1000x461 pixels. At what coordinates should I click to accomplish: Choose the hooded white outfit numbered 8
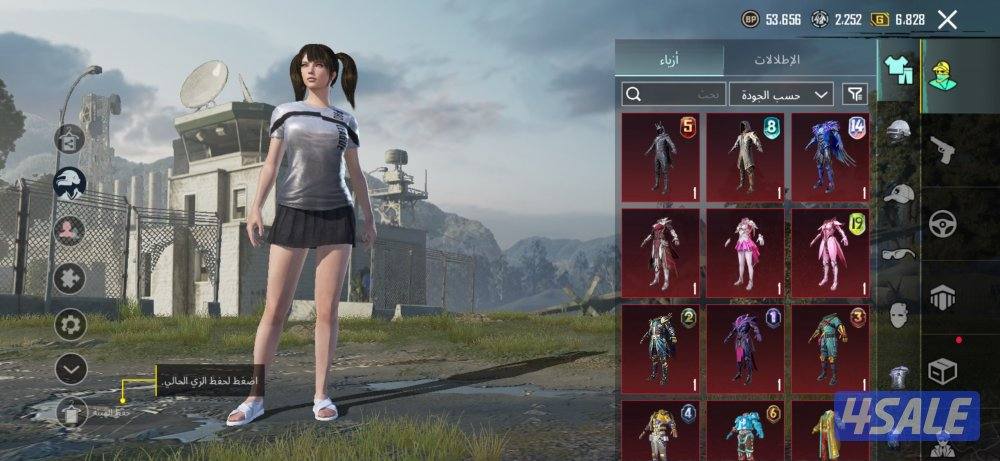pos(745,153)
